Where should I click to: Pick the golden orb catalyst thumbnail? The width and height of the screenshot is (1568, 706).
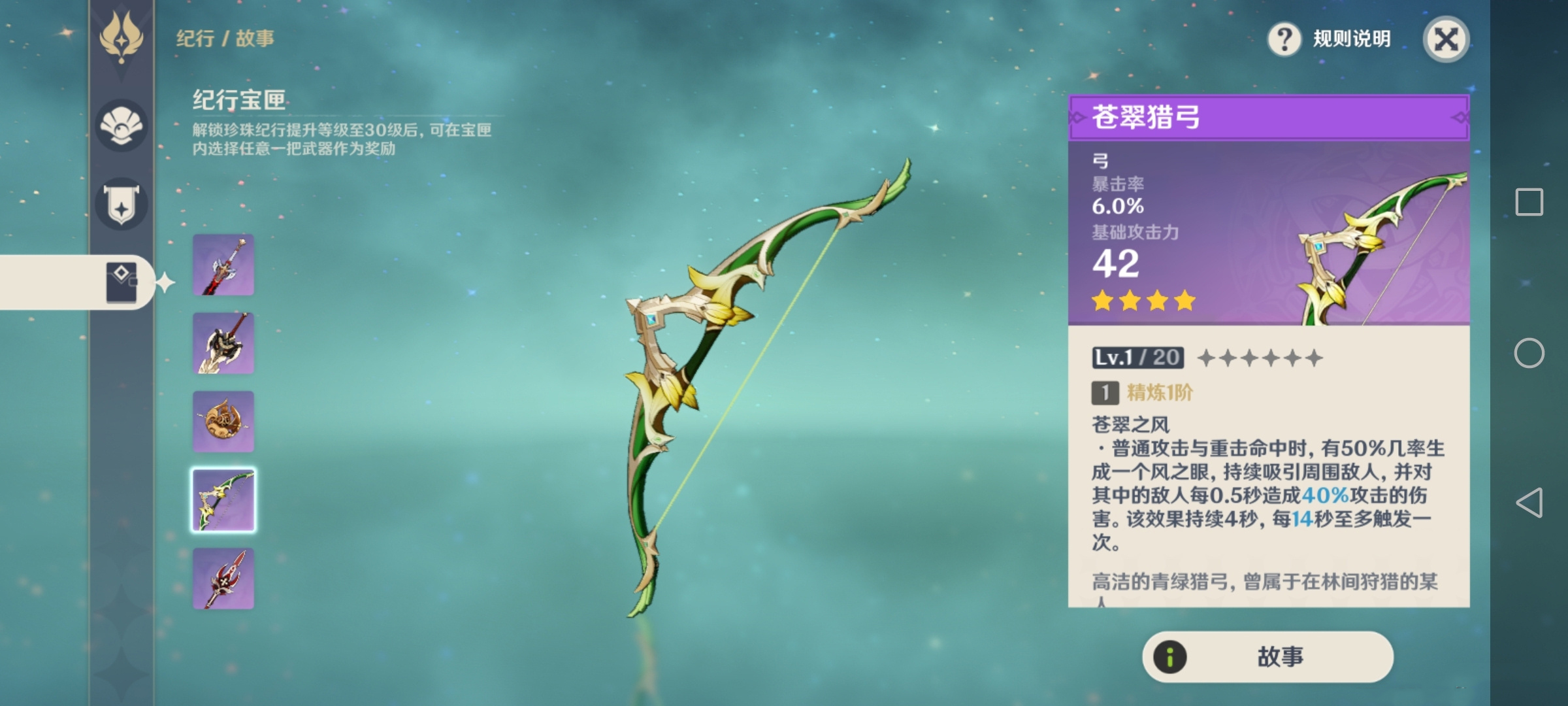pyautogui.click(x=223, y=422)
